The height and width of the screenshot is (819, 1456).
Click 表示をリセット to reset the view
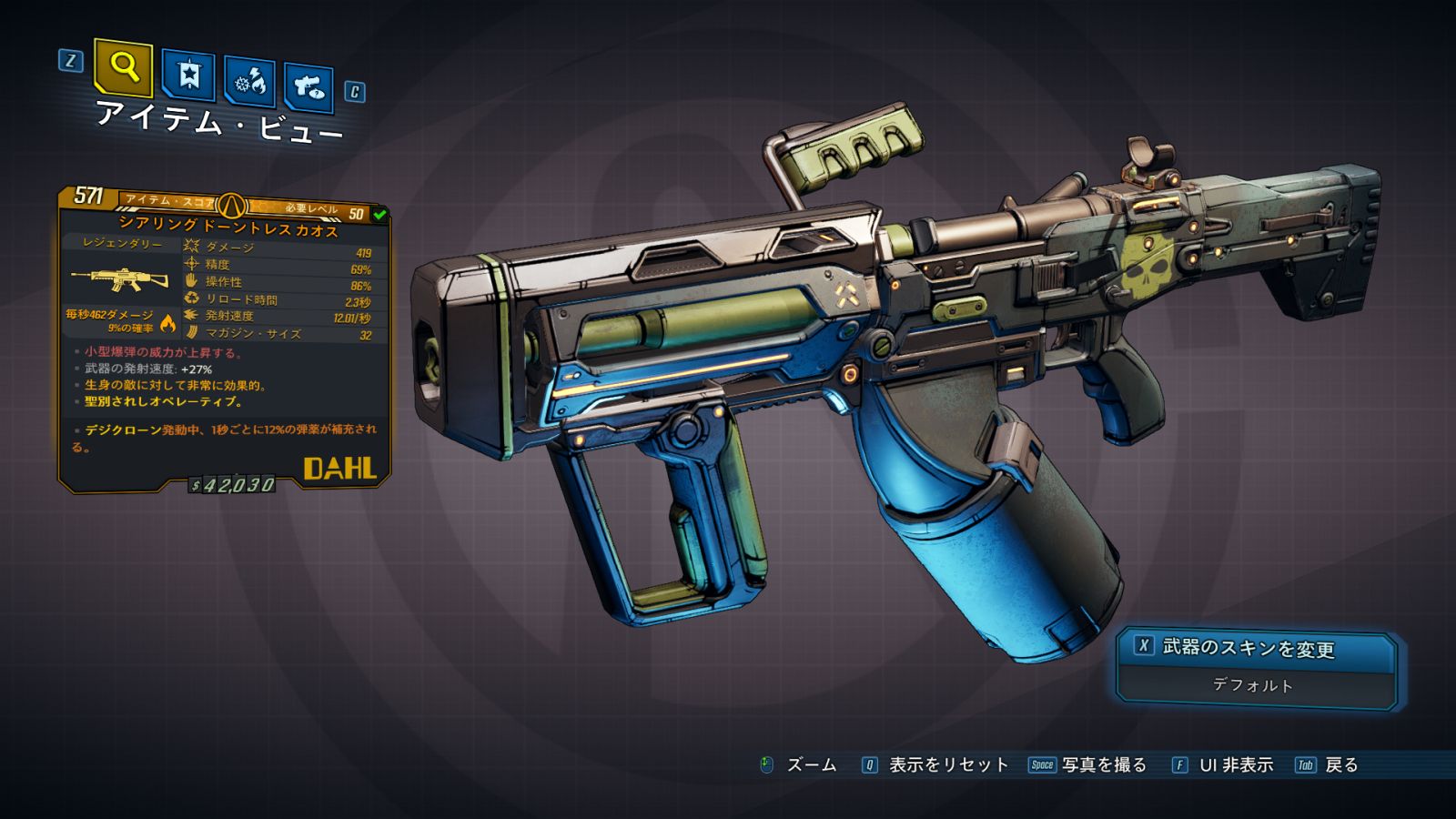click(x=946, y=766)
